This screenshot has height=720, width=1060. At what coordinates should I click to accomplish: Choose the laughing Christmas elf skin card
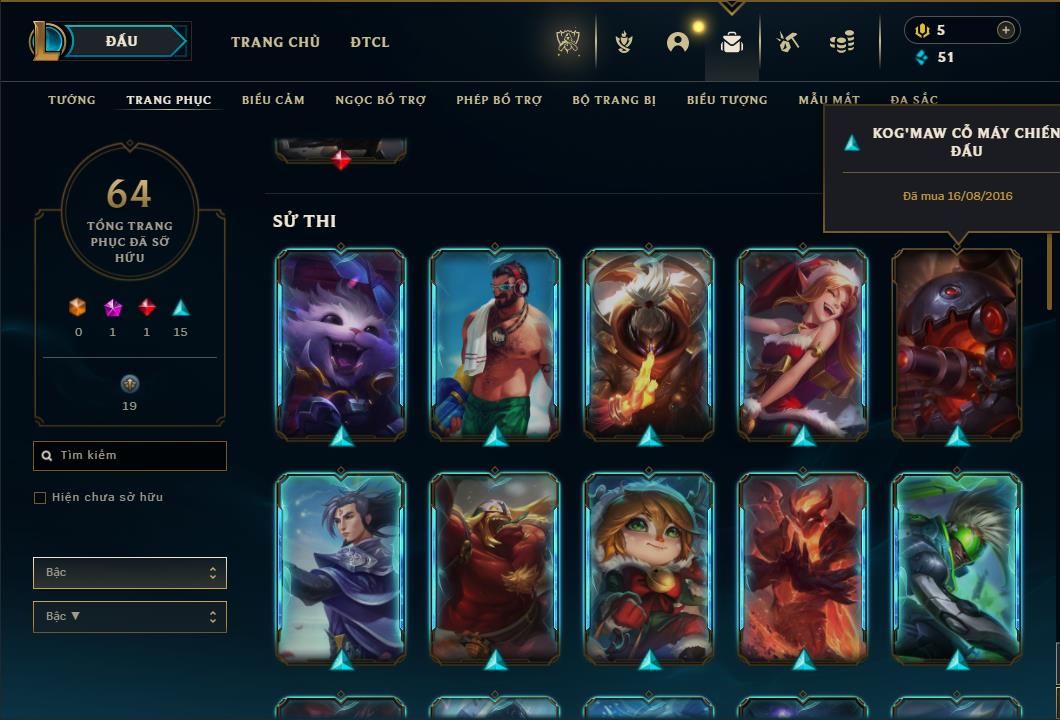pyautogui.click(x=802, y=343)
